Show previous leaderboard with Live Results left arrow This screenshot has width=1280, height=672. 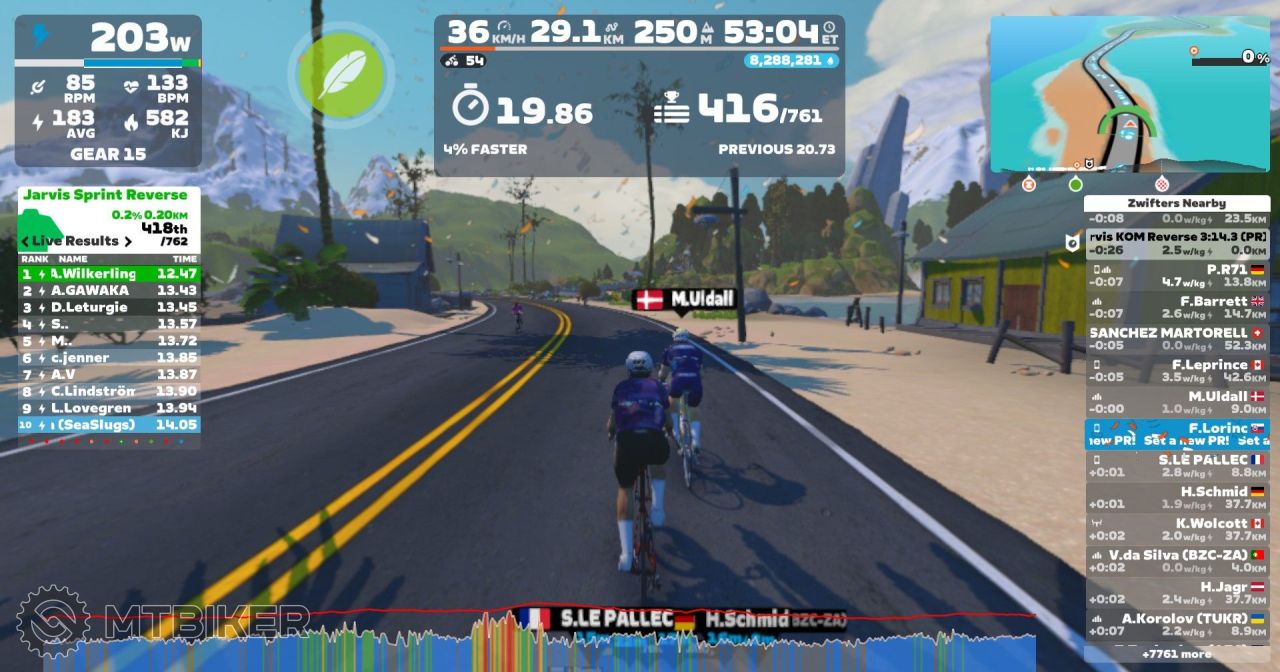(x=25, y=241)
